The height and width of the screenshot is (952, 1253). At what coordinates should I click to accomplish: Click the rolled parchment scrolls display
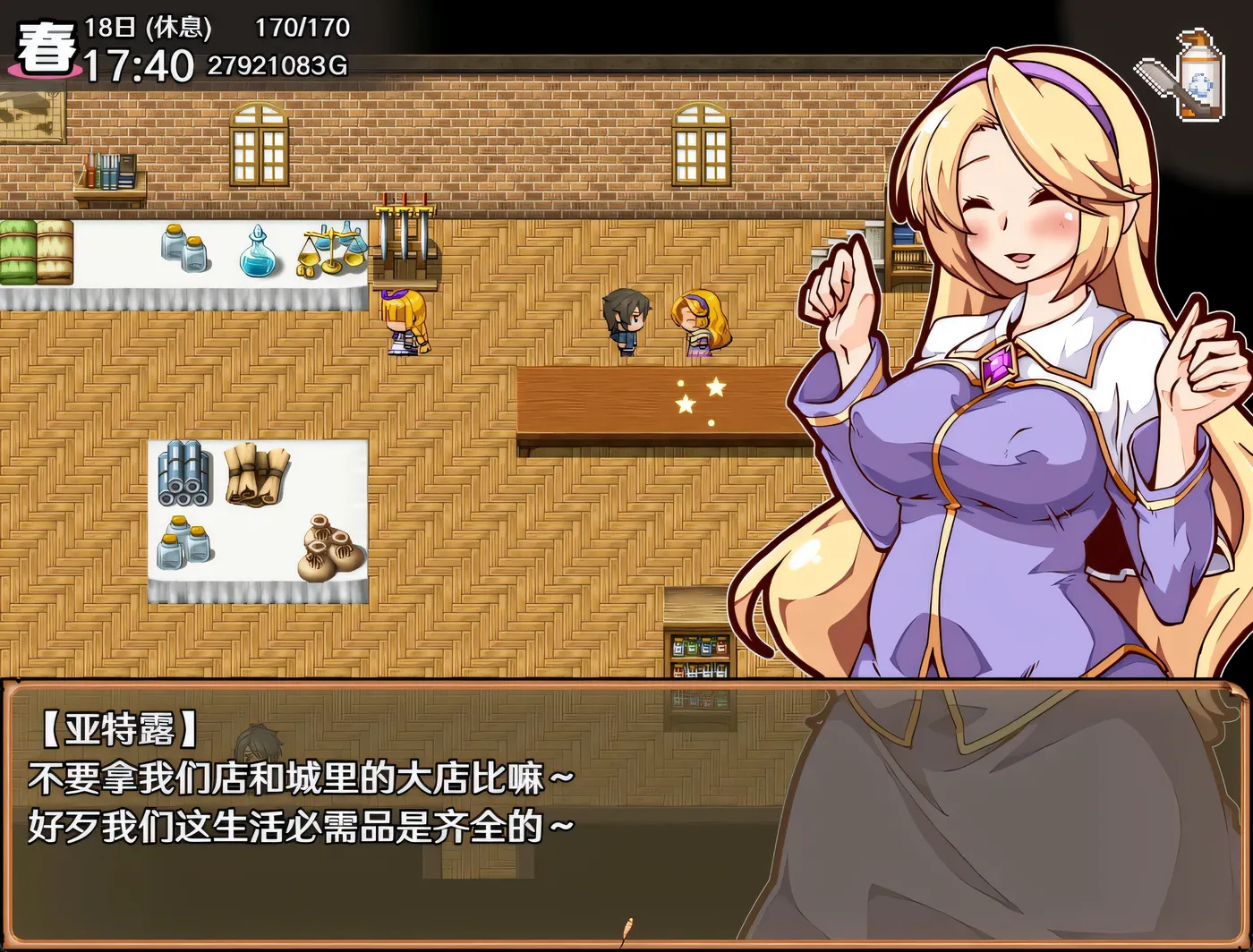[258, 474]
